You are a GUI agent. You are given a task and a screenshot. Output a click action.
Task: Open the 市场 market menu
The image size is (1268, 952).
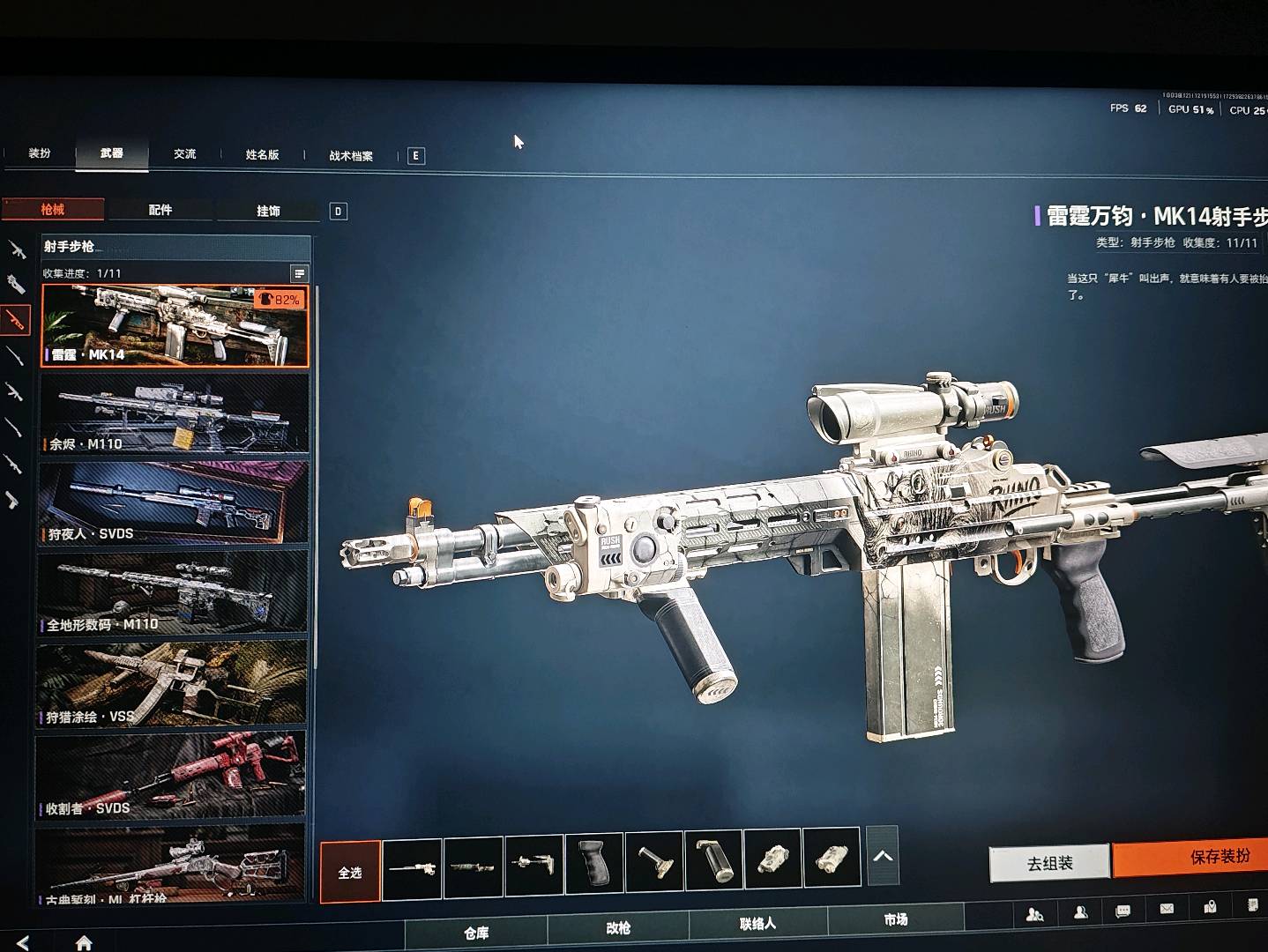click(x=896, y=920)
